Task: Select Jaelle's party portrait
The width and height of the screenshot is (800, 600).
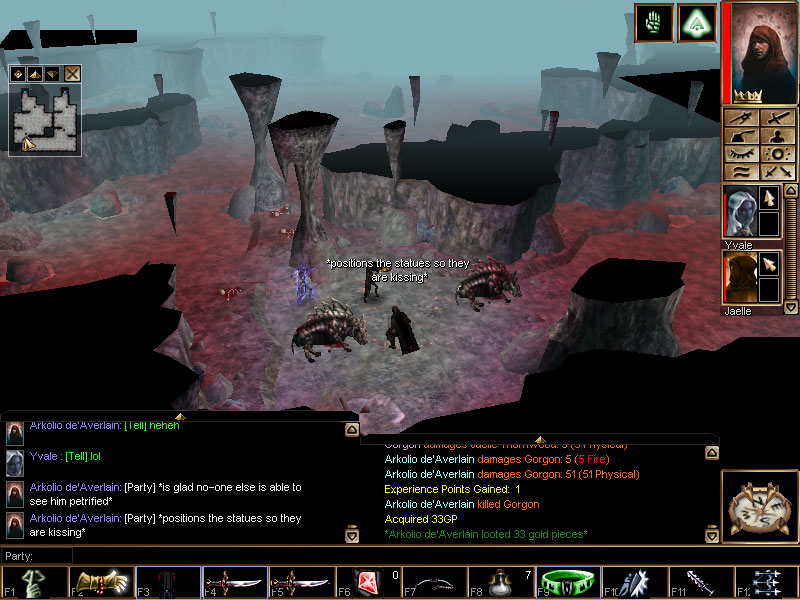Action: coord(739,277)
